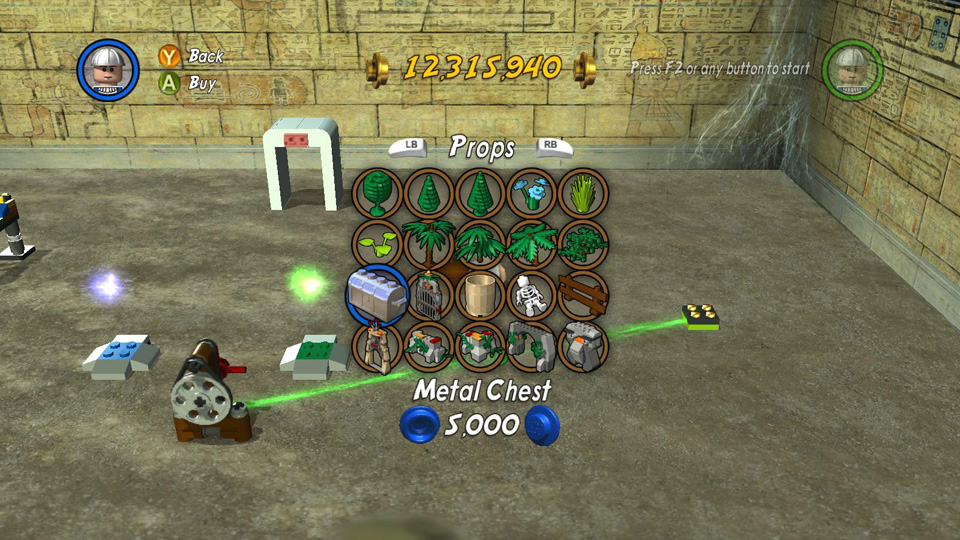Pick the dark green leafy bush prop
The width and height of the screenshot is (960, 540).
[582, 243]
